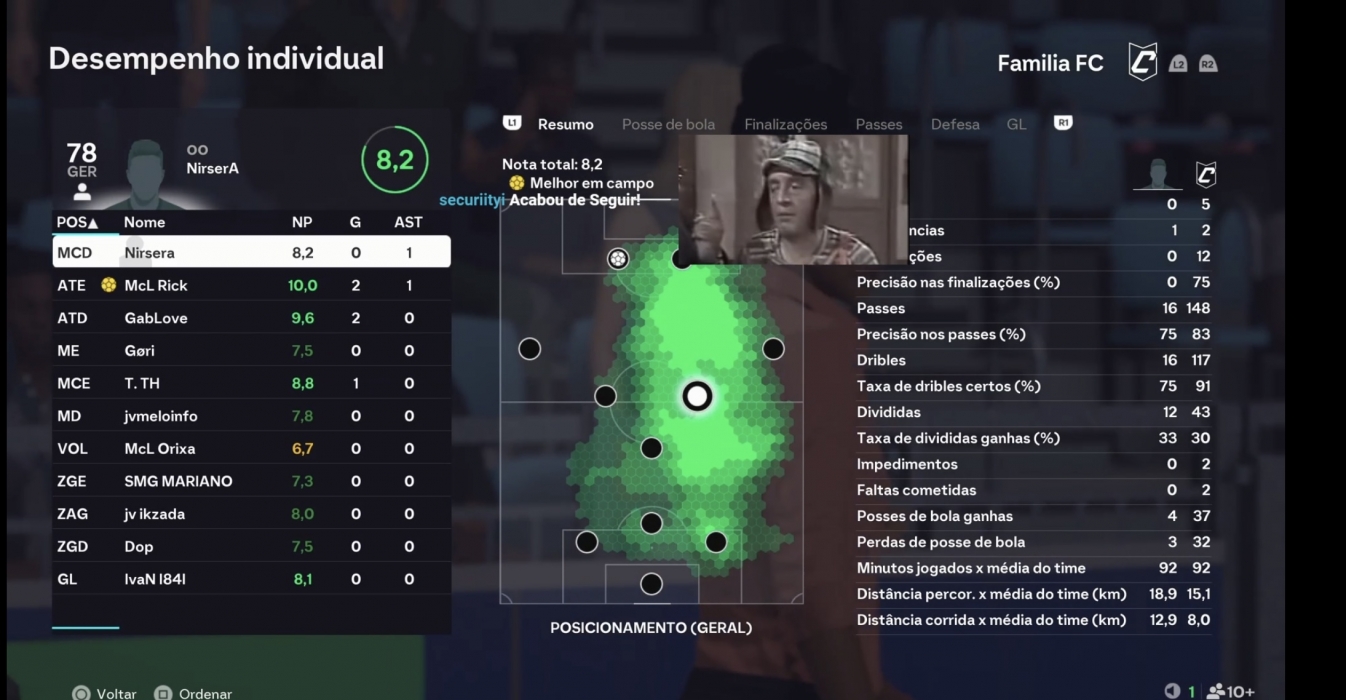The height and width of the screenshot is (700, 1346).
Task: Pick the Dop player row
Action: (250, 546)
